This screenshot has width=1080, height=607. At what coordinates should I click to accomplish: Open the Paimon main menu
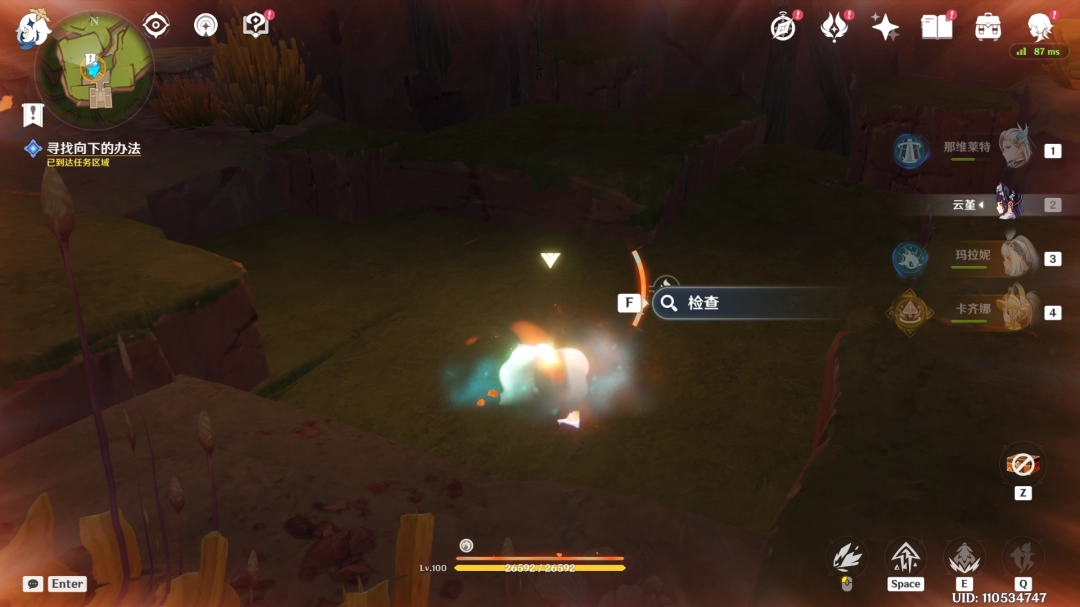pyautogui.click(x=33, y=30)
